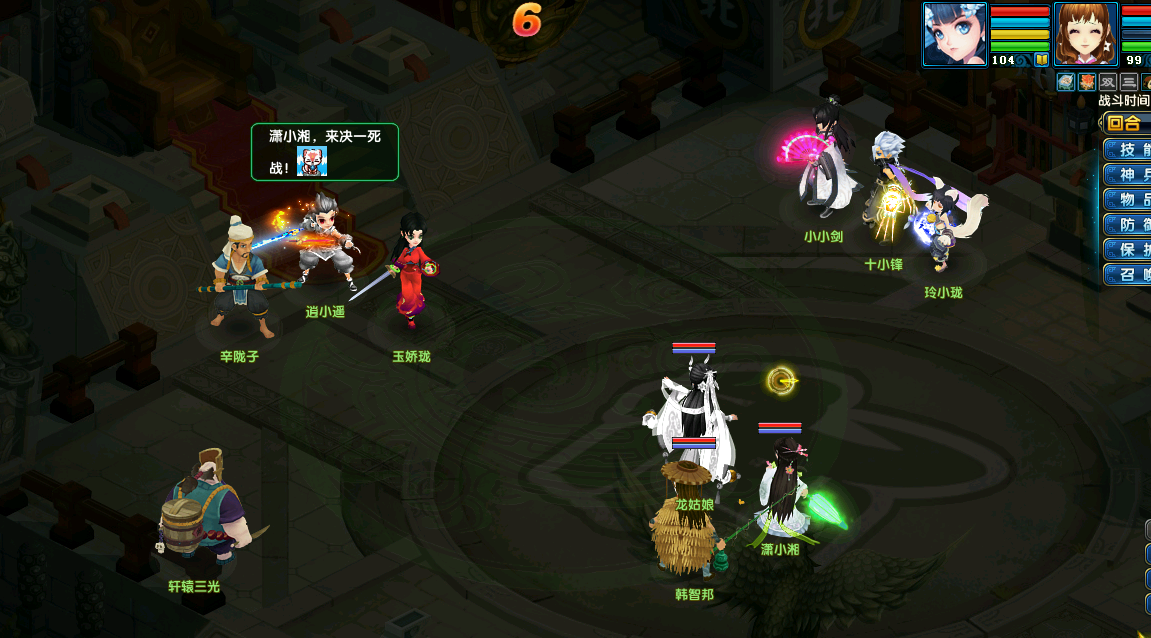Toggle the 双 status icon

pyautogui.click(x=1108, y=82)
